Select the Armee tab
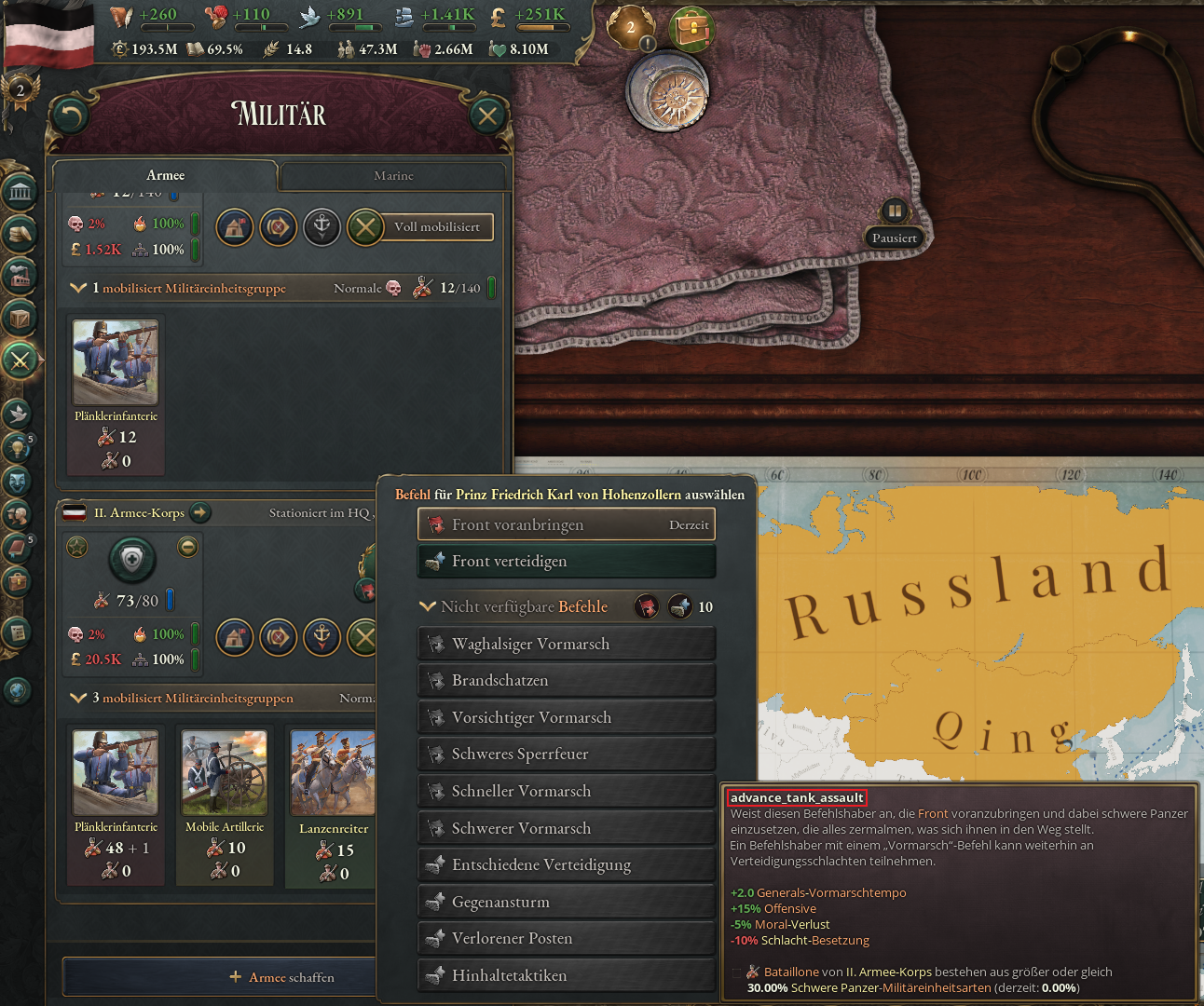 pos(165,175)
